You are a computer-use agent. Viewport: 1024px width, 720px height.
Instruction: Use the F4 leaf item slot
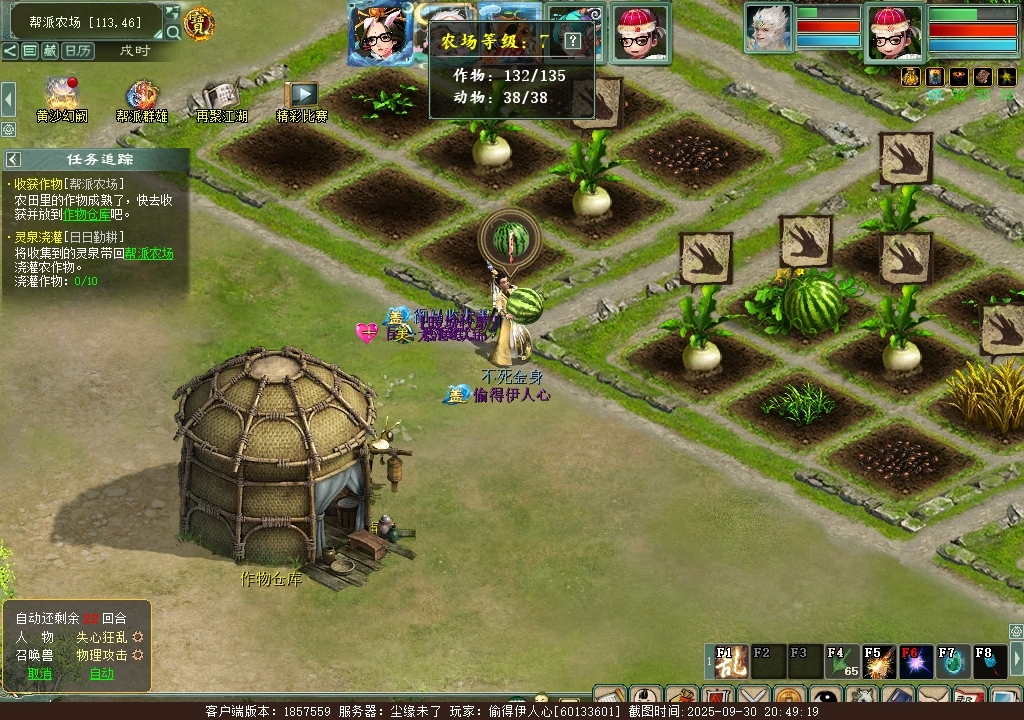click(841, 662)
